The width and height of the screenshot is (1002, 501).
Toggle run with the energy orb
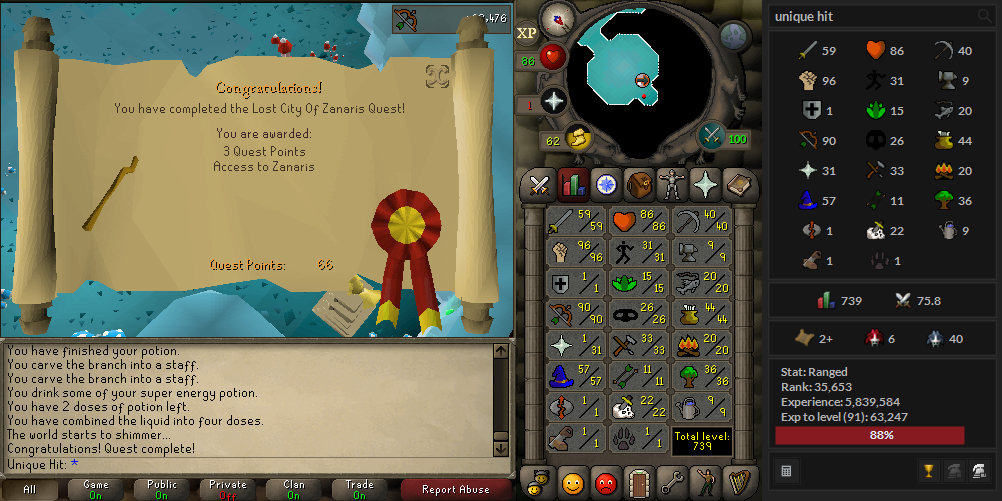coord(580,138)
